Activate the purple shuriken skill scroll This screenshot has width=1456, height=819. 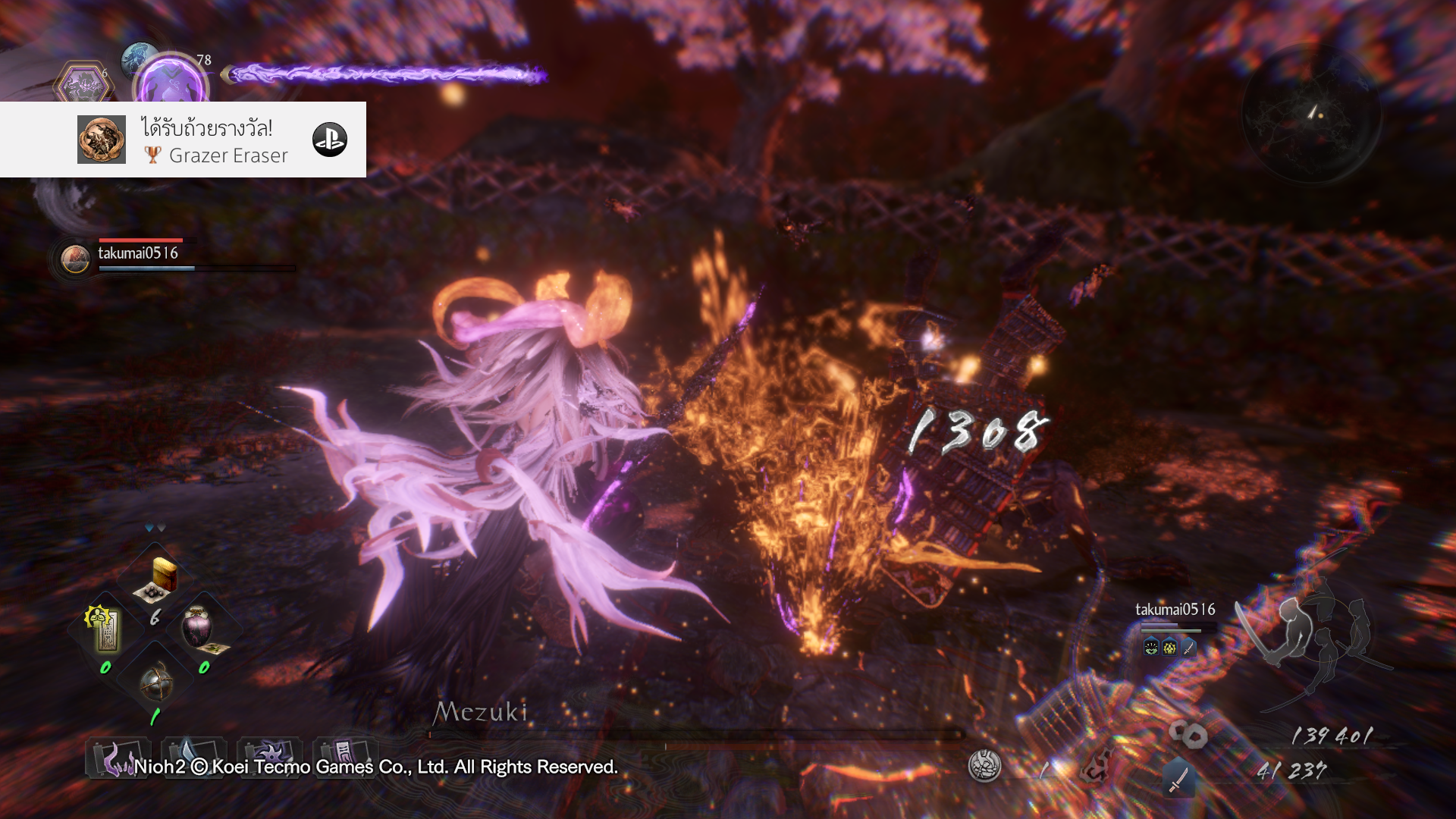click(x=269, y=756)
